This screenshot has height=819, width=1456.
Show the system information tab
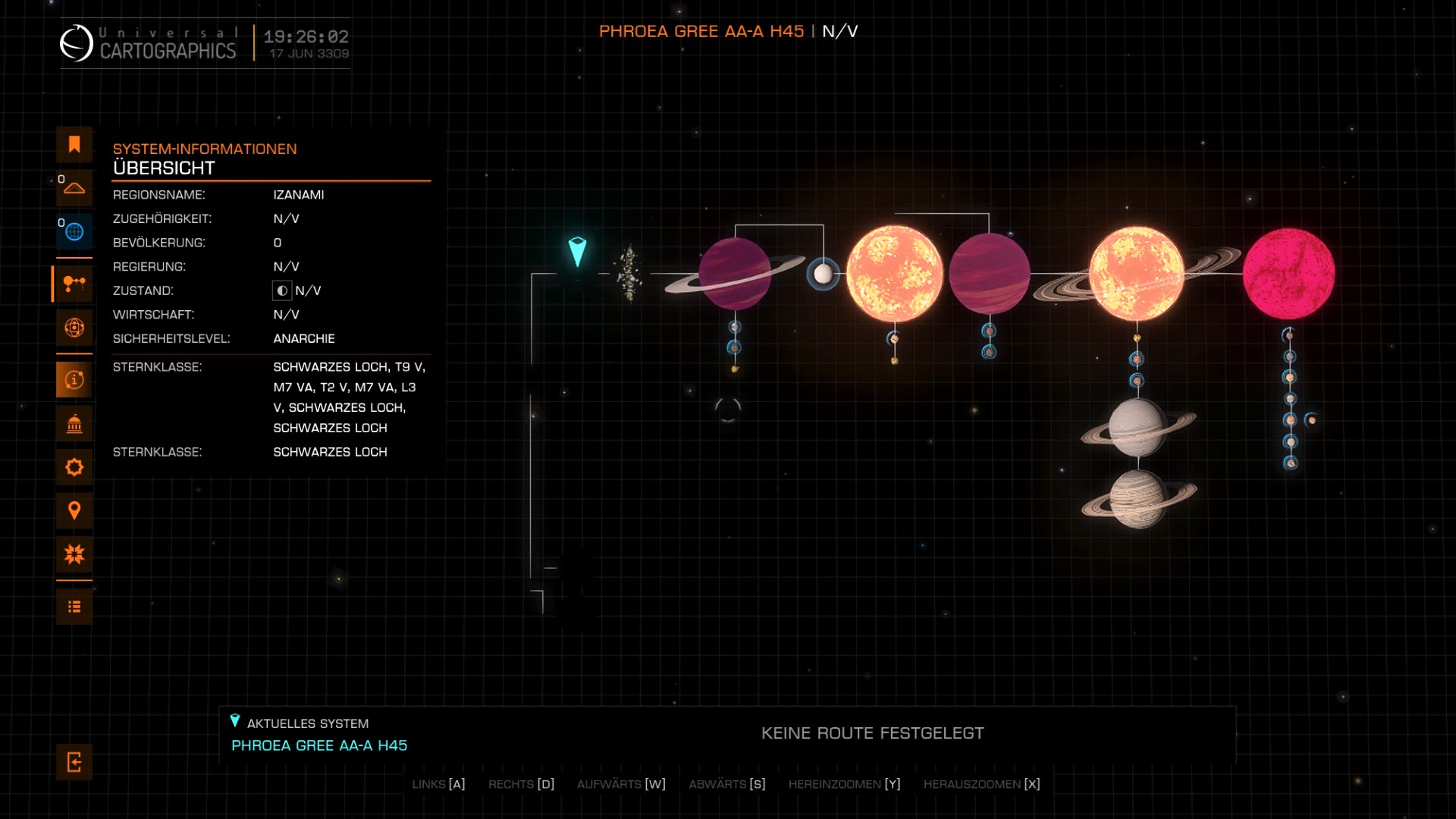tap(74, 380)
